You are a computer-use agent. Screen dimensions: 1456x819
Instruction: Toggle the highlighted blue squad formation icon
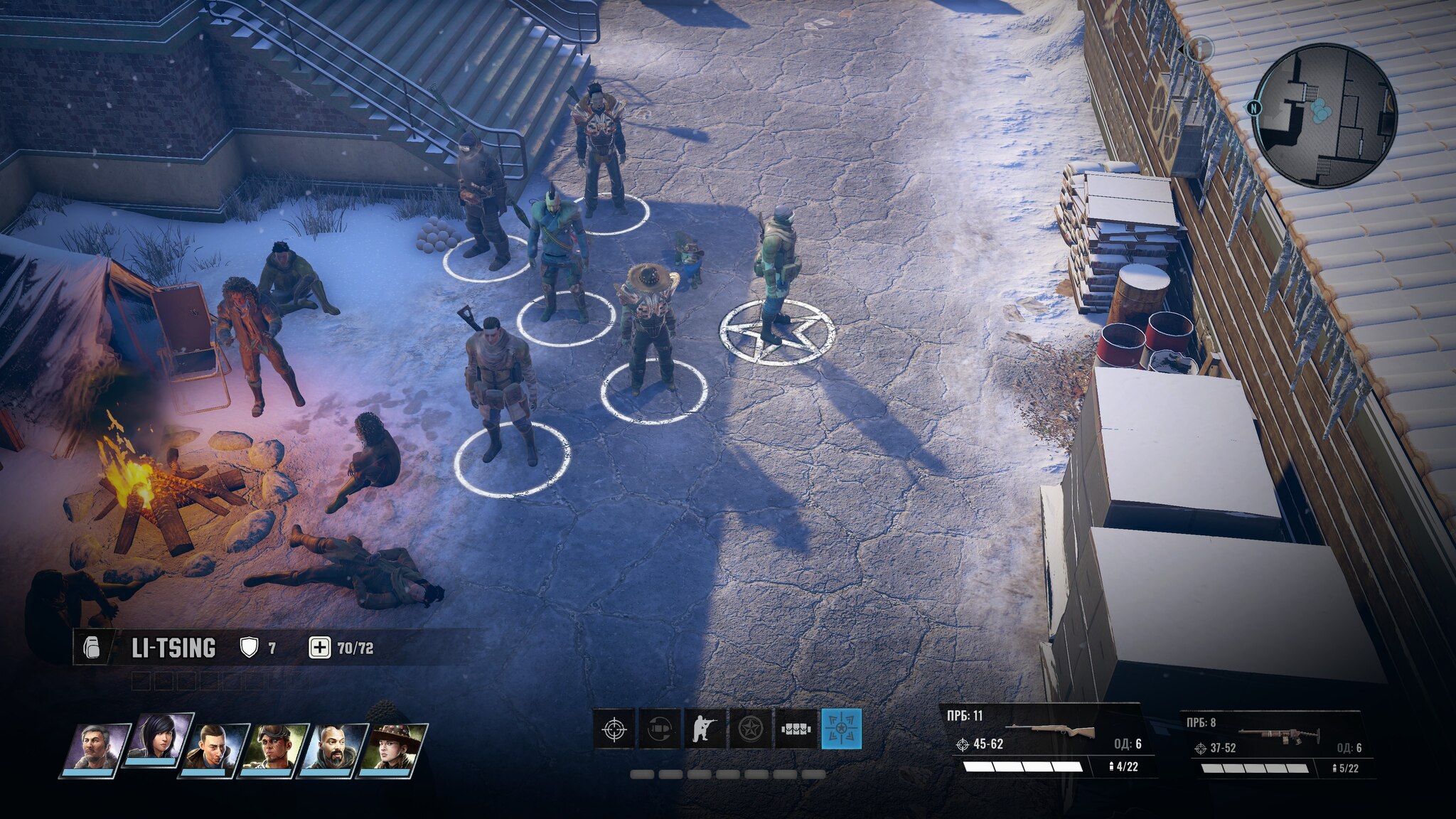click(841, 729)
